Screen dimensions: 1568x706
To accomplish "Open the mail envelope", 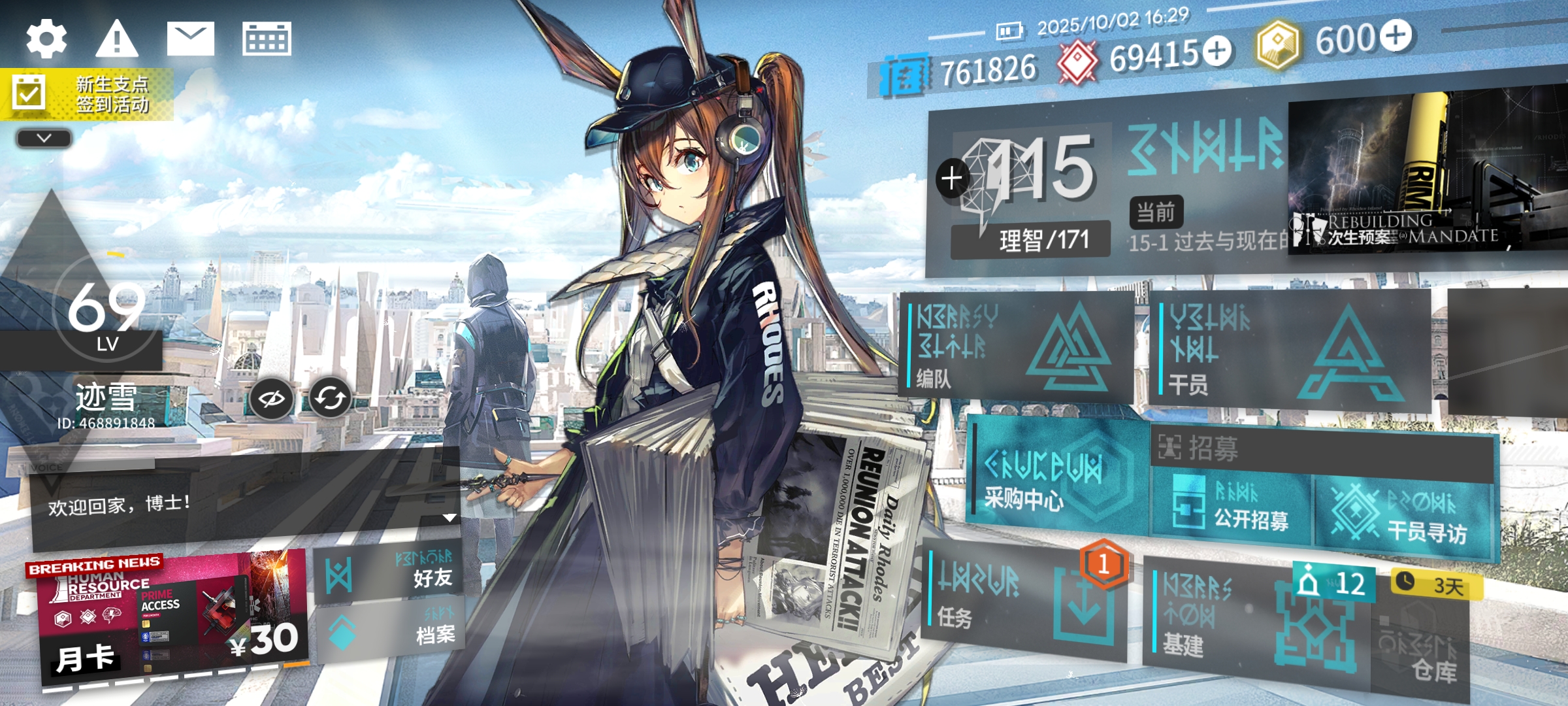I will [x=190, y=39].
